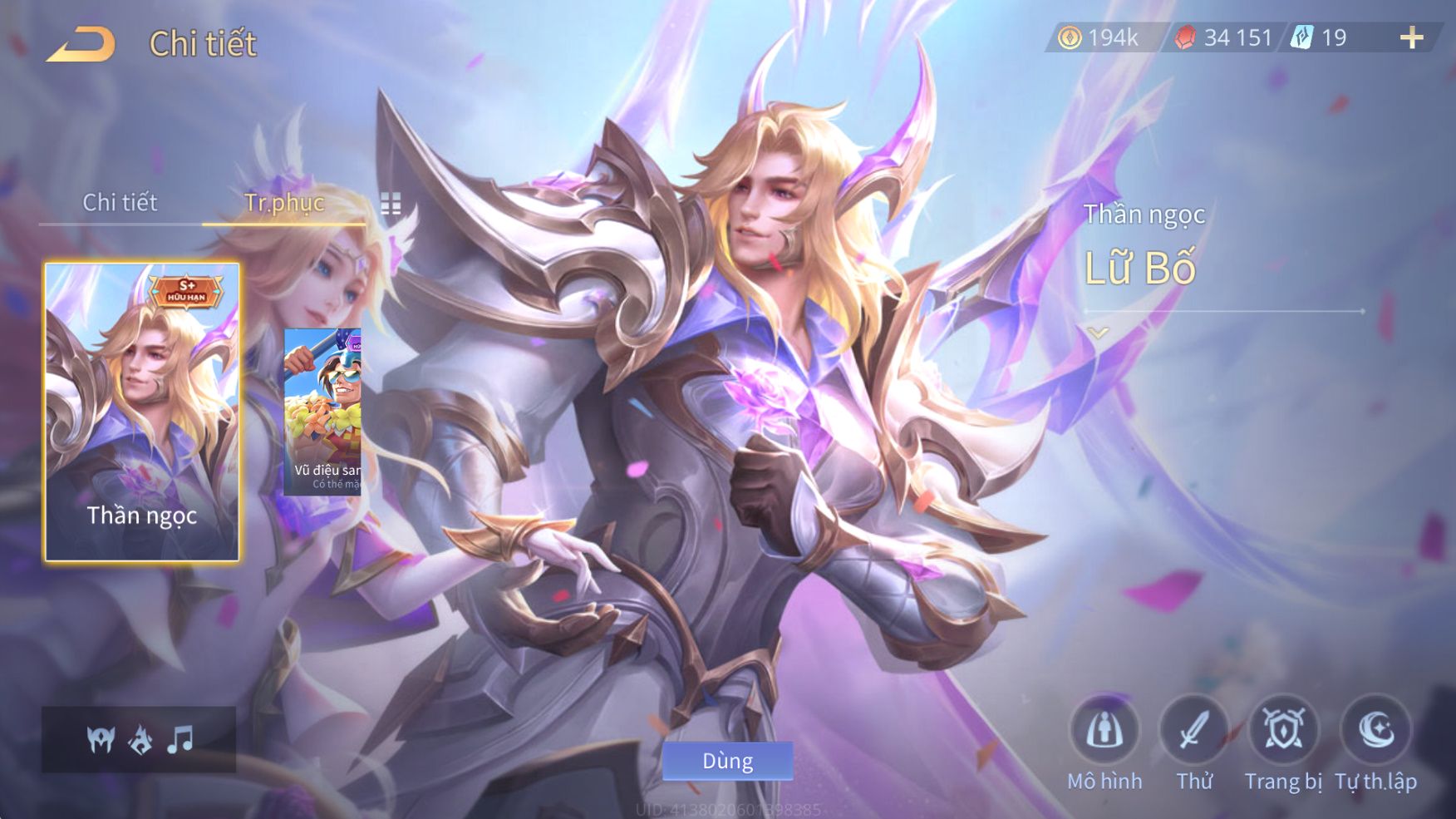Click the Dùng button

coord(727,761)
